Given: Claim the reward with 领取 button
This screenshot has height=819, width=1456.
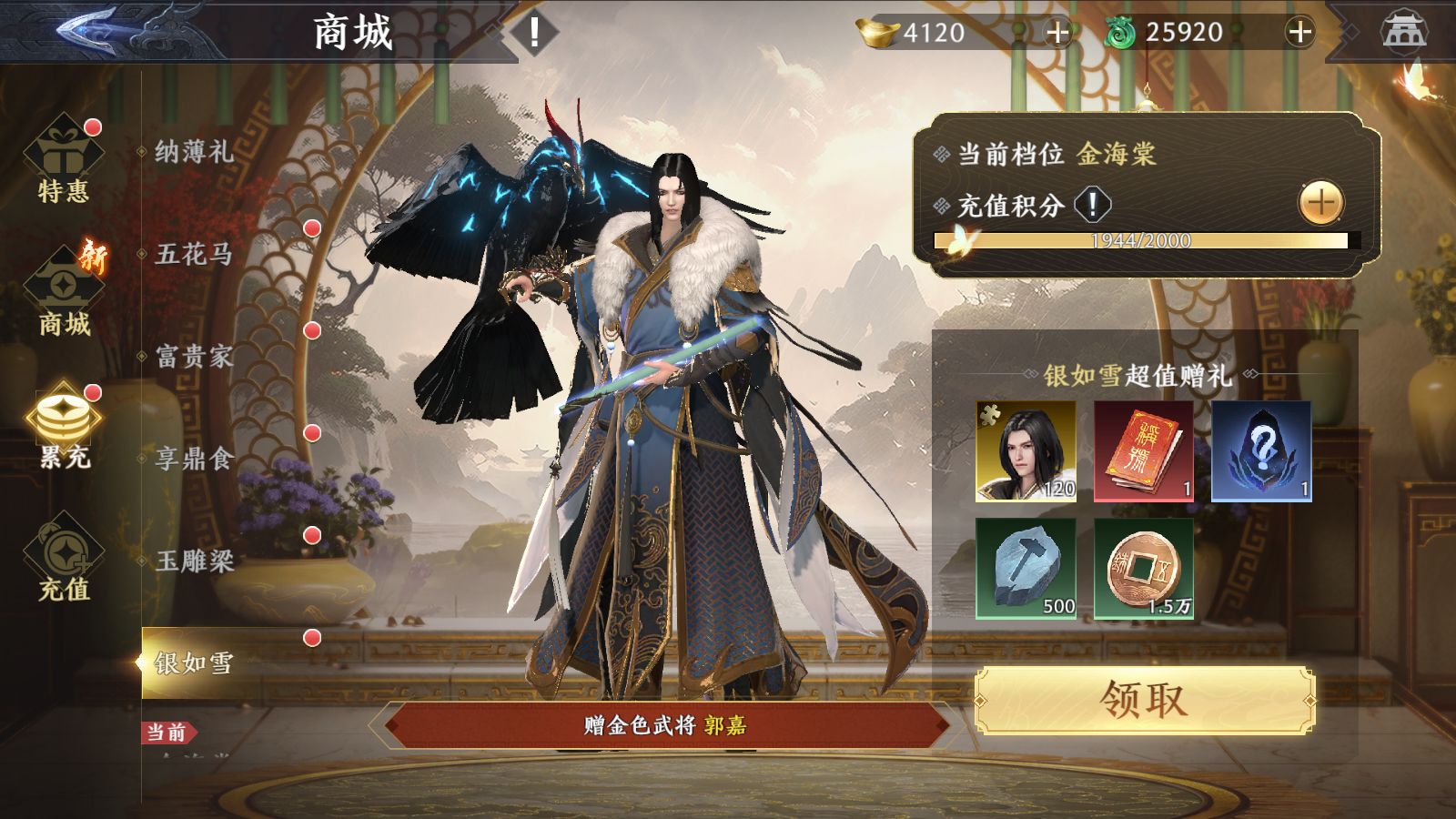Looking at the screenshot, I should (x=1145, y=700).
